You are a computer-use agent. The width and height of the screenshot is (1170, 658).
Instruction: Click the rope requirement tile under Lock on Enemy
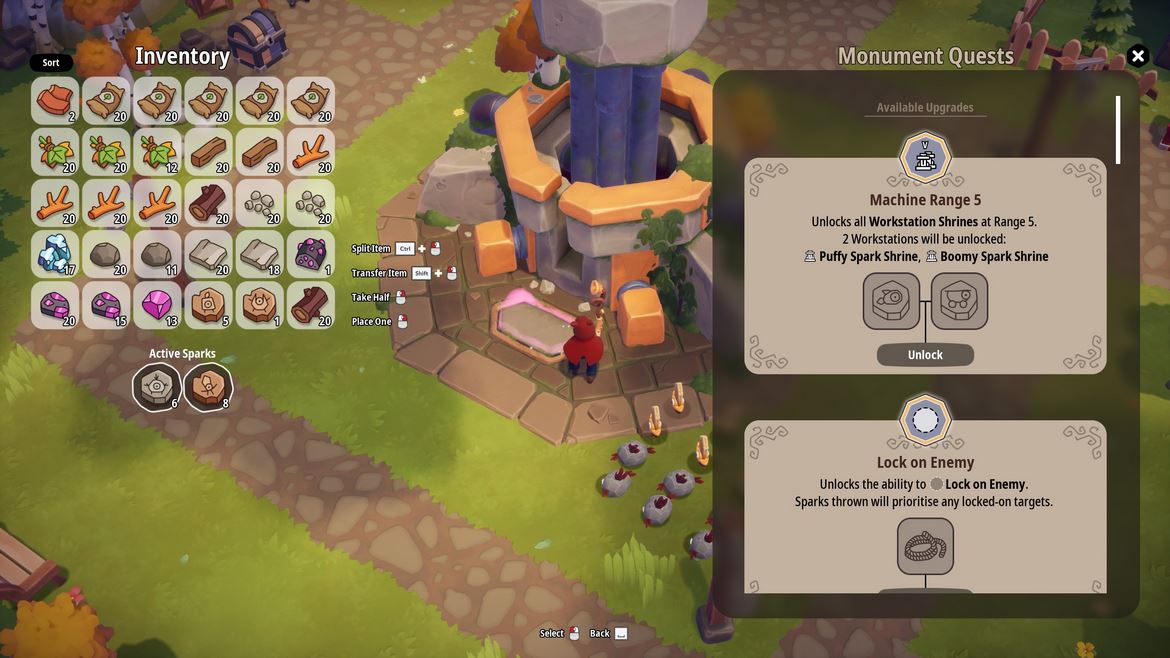(925, 546)
